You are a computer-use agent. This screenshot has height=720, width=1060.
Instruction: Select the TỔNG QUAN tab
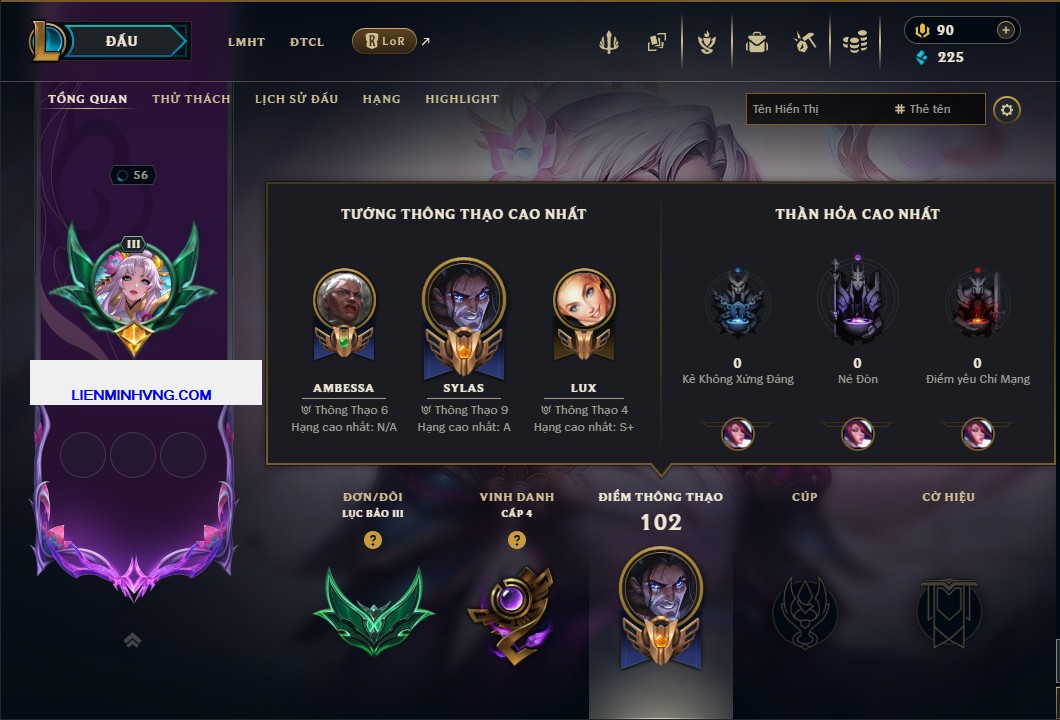point(88,99)
